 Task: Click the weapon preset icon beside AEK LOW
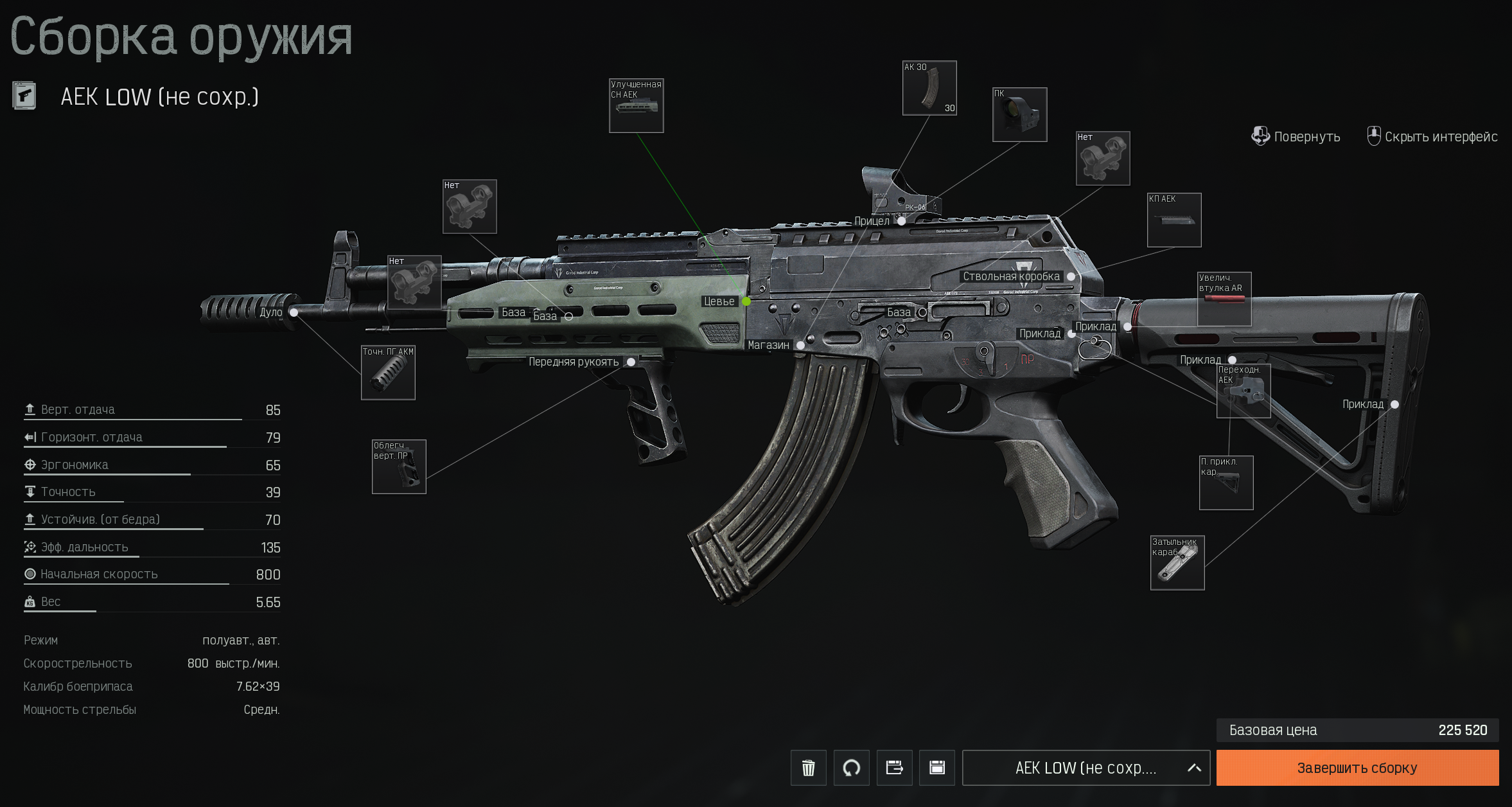pyautogui.click(x=24, y=96)
